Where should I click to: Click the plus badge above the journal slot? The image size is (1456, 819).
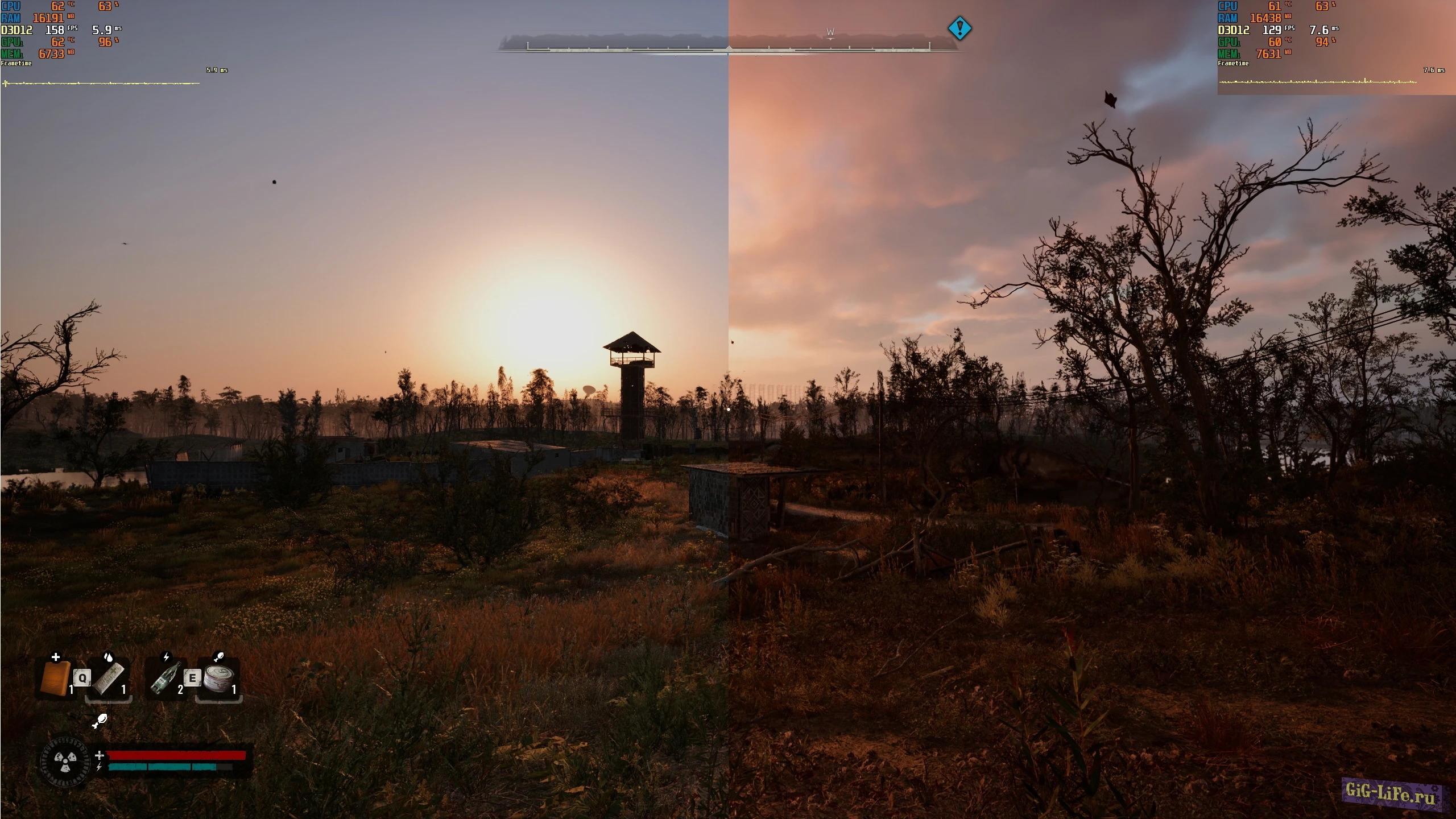[x=55, y=657]
